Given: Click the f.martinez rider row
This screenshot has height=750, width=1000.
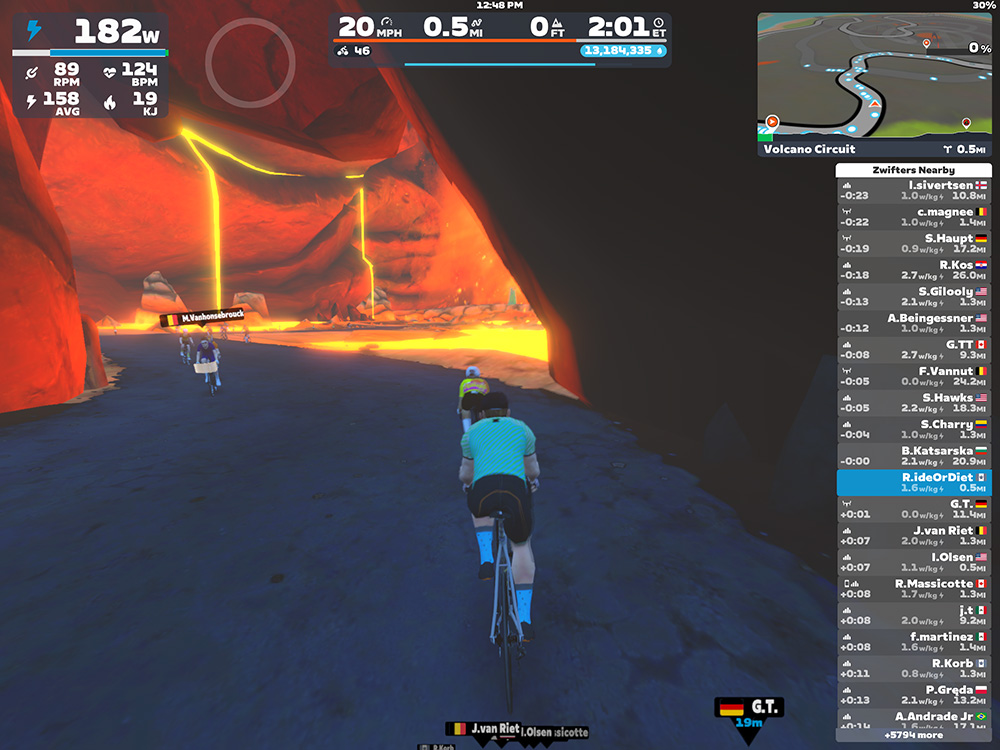Looking at the screenshot, I should (x=913, y=642).
